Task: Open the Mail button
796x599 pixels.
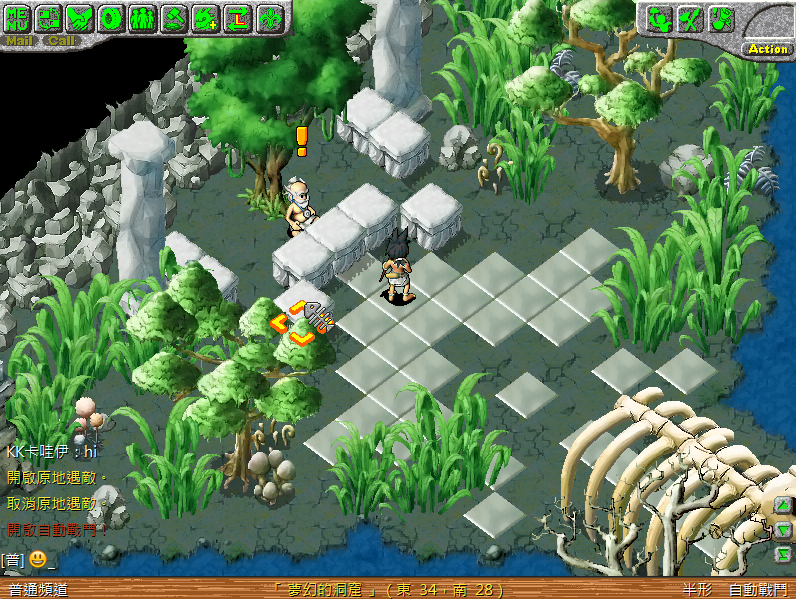Action: click(x=19, y=41)
